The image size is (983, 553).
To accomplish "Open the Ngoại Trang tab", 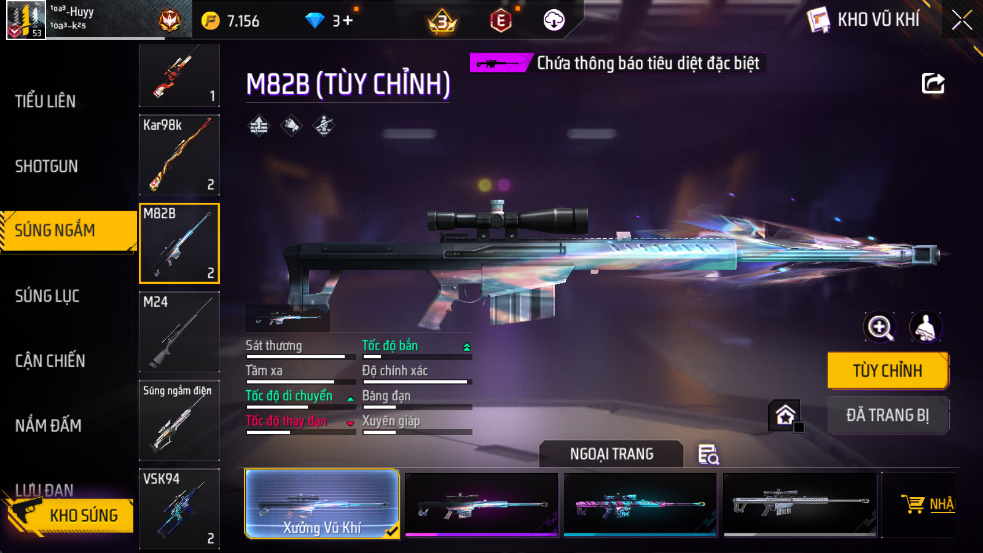I will coord(611,454).
